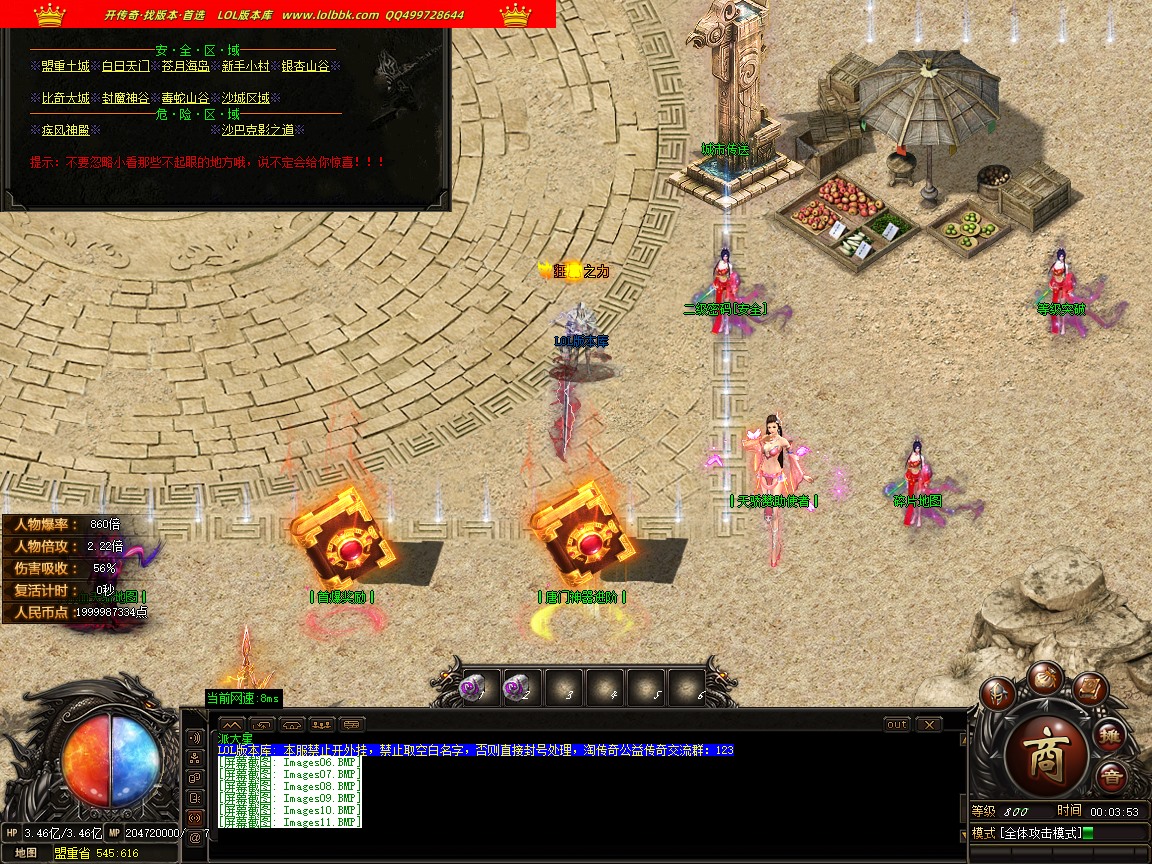Go to 新手小村 via the link

(x=246, y=66)
